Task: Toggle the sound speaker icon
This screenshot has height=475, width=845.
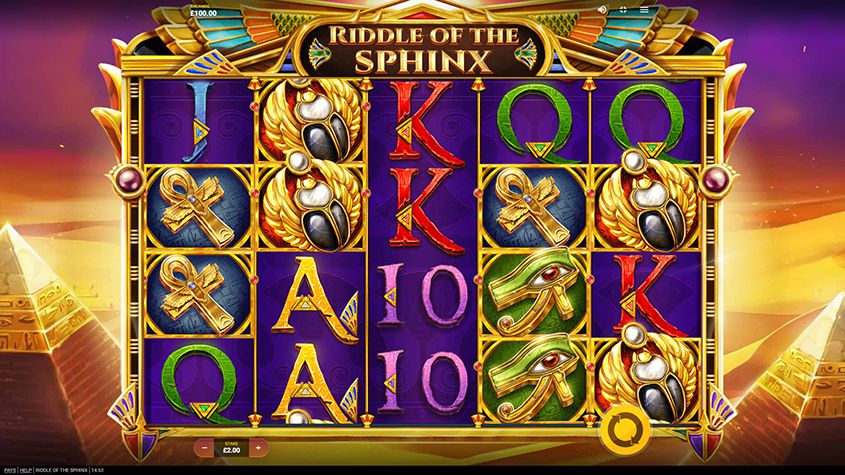Action: click(602, 9)
